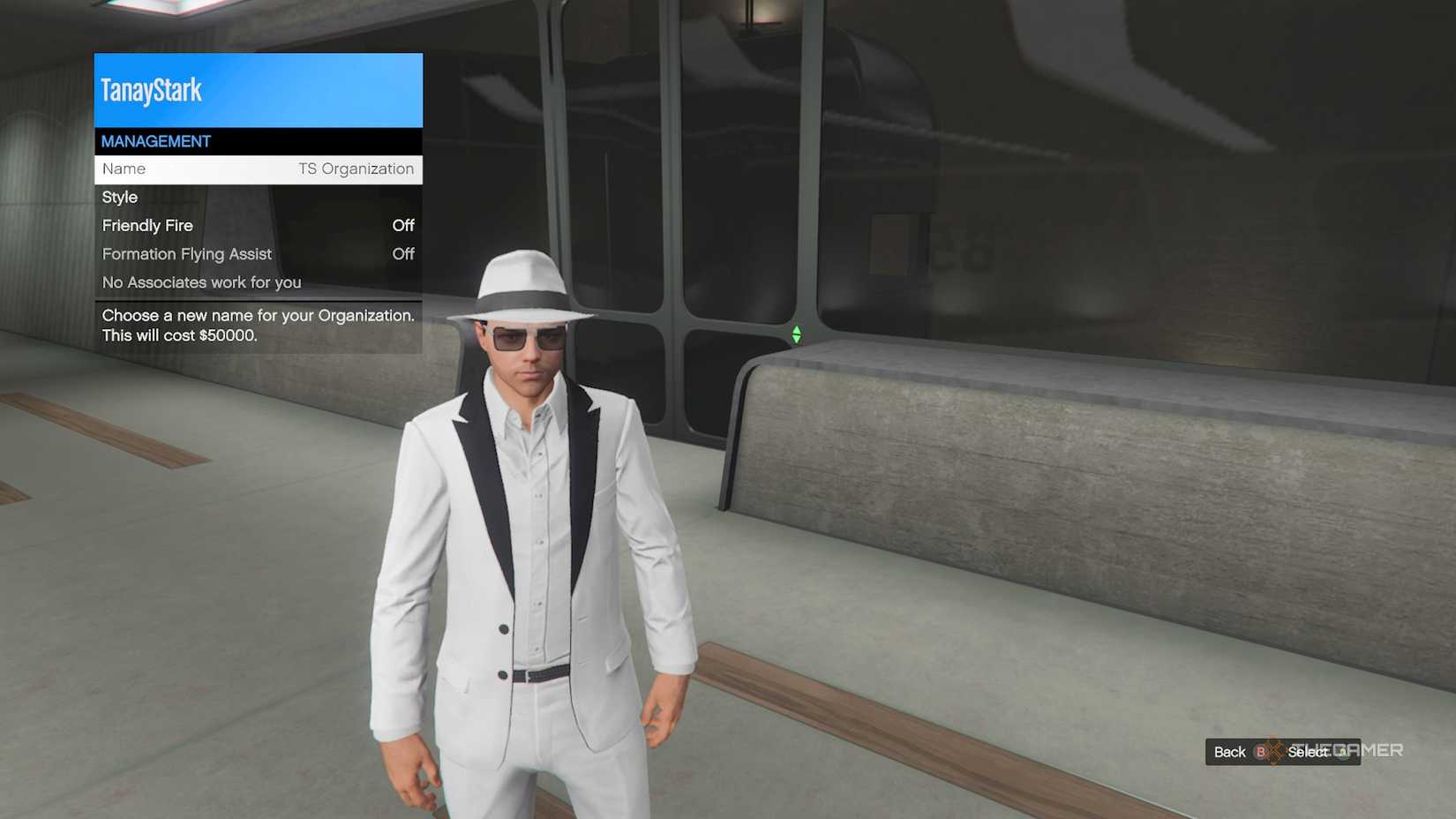Click the orange crossed-lines watermark icon

[1272, 750]
